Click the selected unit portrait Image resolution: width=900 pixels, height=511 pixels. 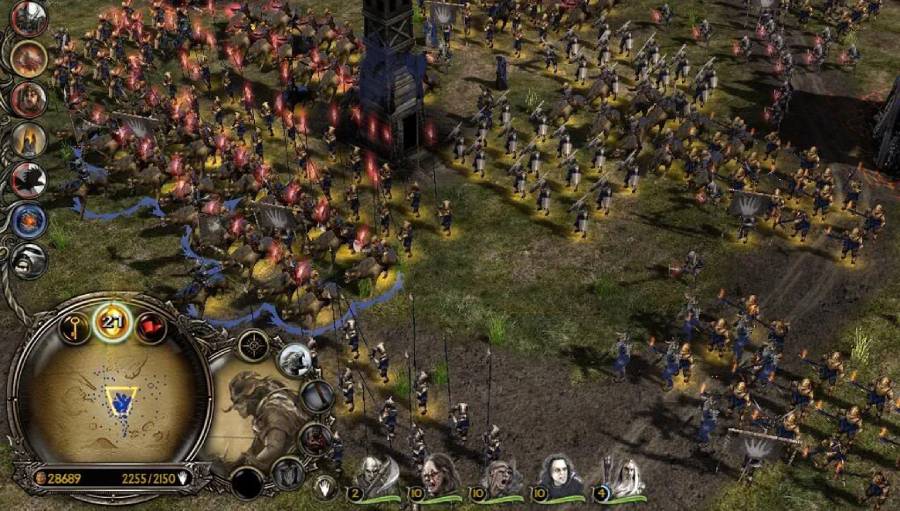[252, 408]
